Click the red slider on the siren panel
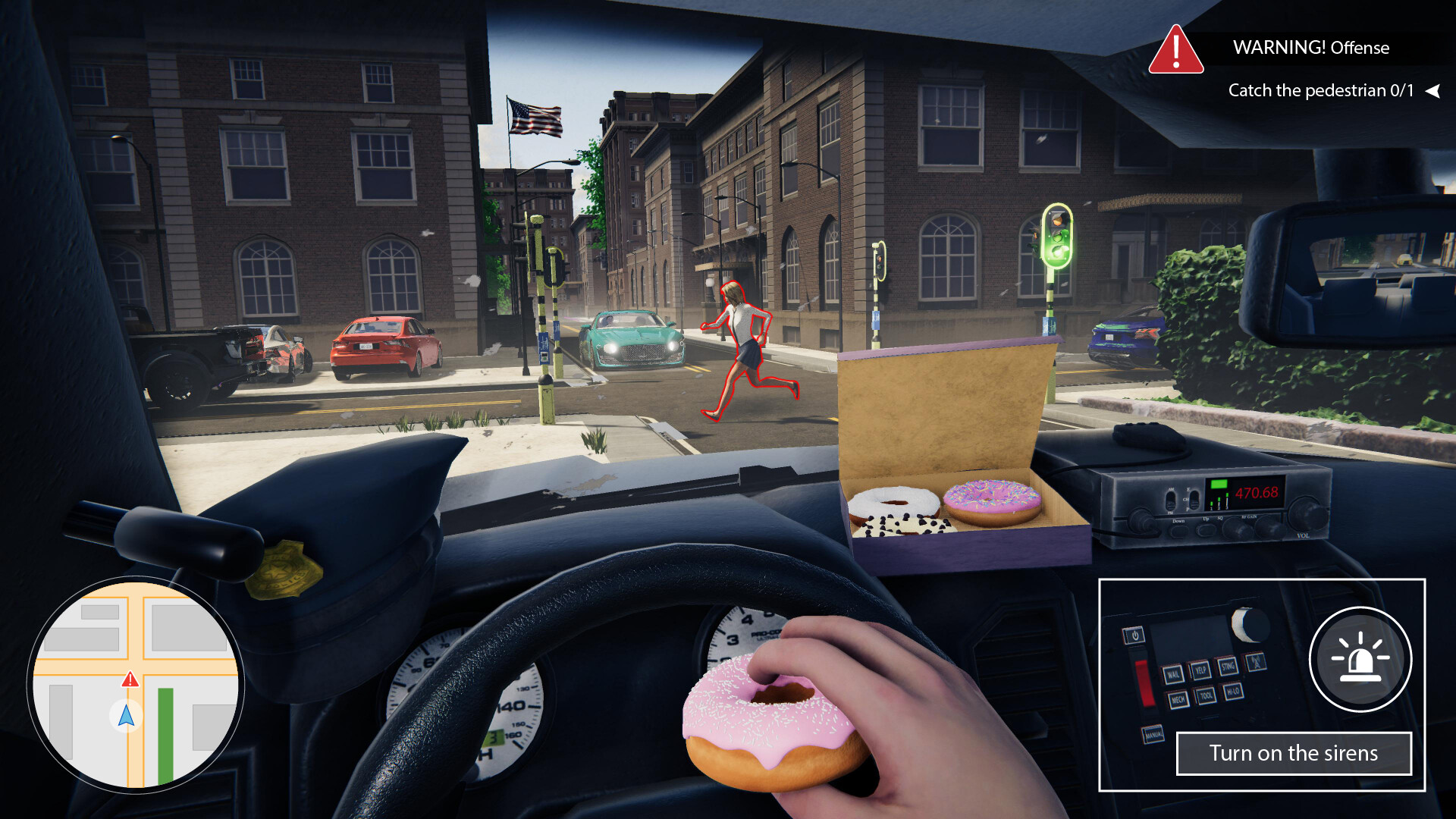Image resolution: width=1456 pixels, height=819 pixels. tap(1145, 683)
